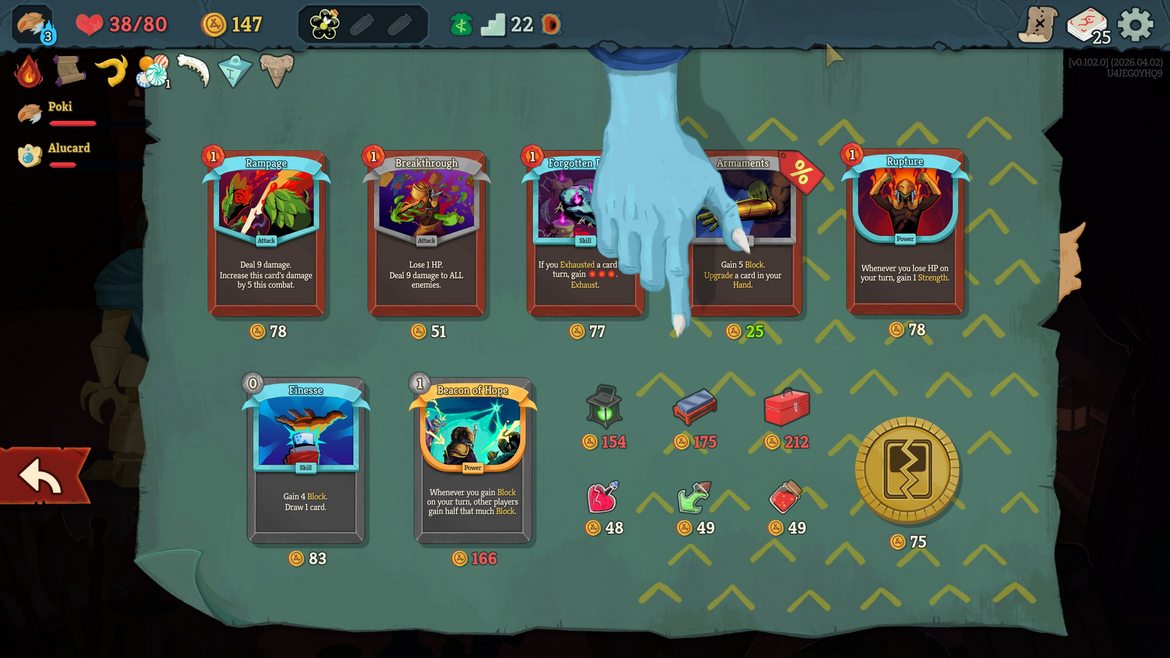Buy the green lantern relic

coord(604,406)
